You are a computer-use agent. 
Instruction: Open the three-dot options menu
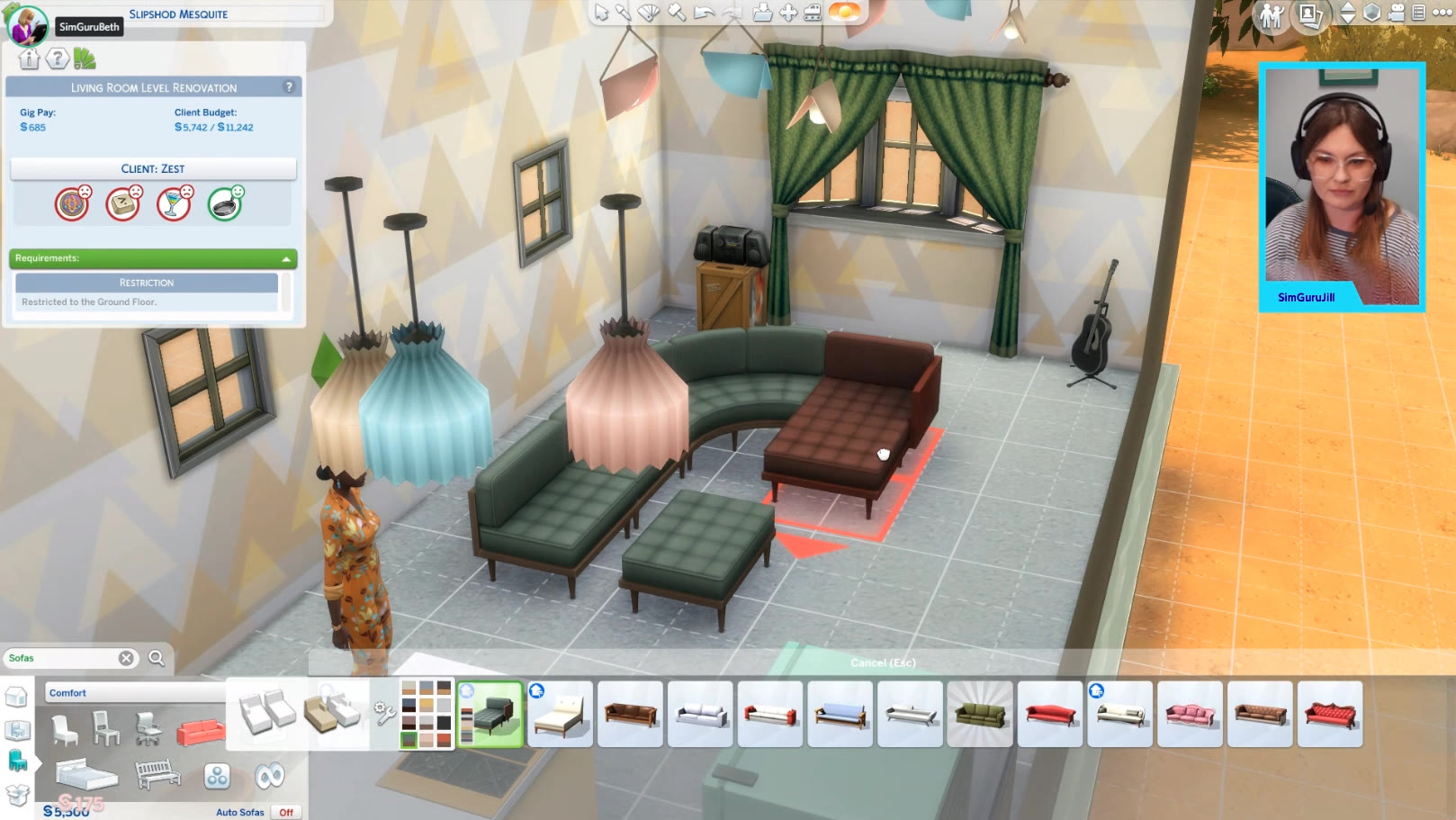point(1442,14)
